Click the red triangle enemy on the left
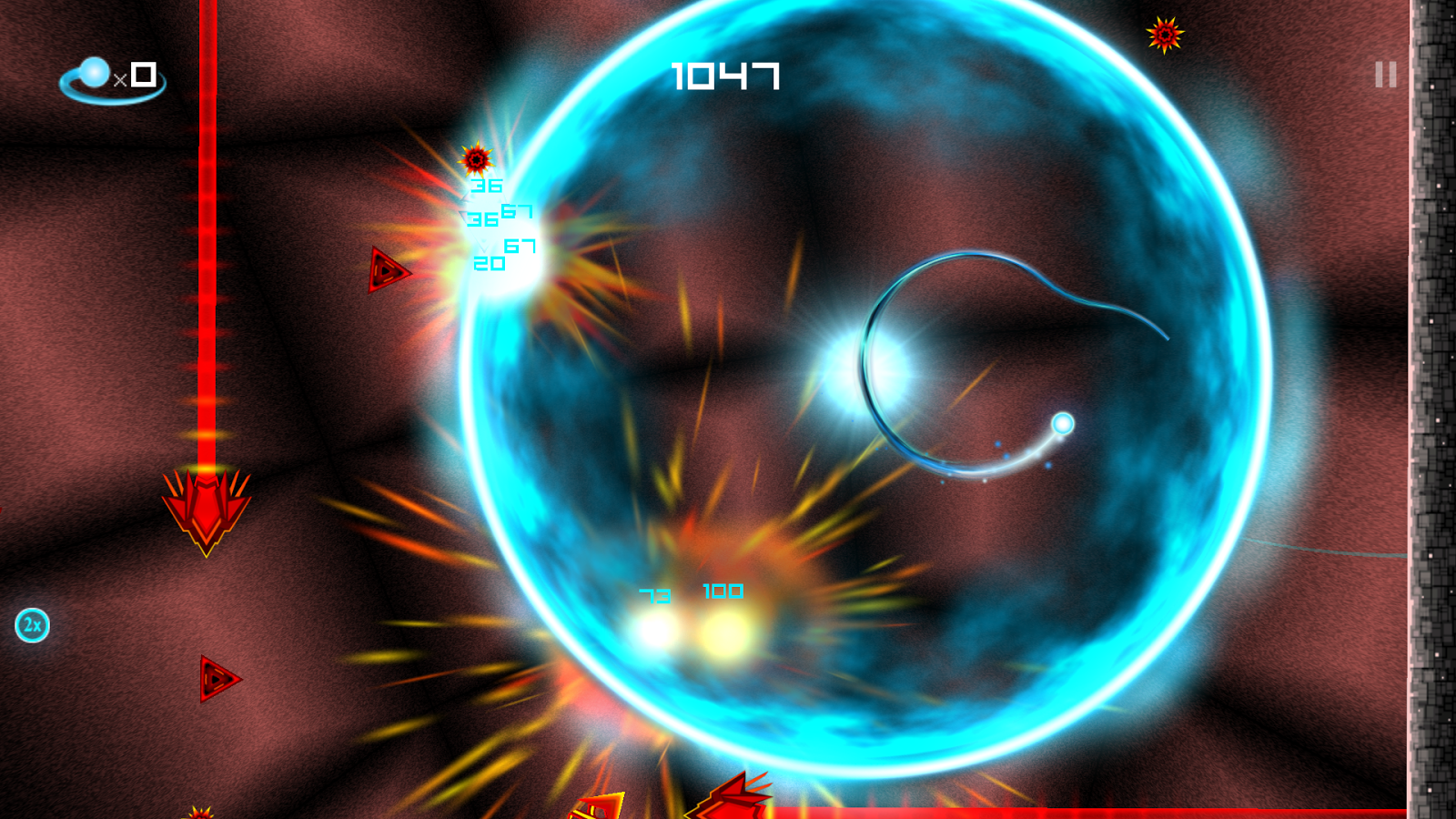The width and height of the screenshot is (1456, 819). coord(386,268)
